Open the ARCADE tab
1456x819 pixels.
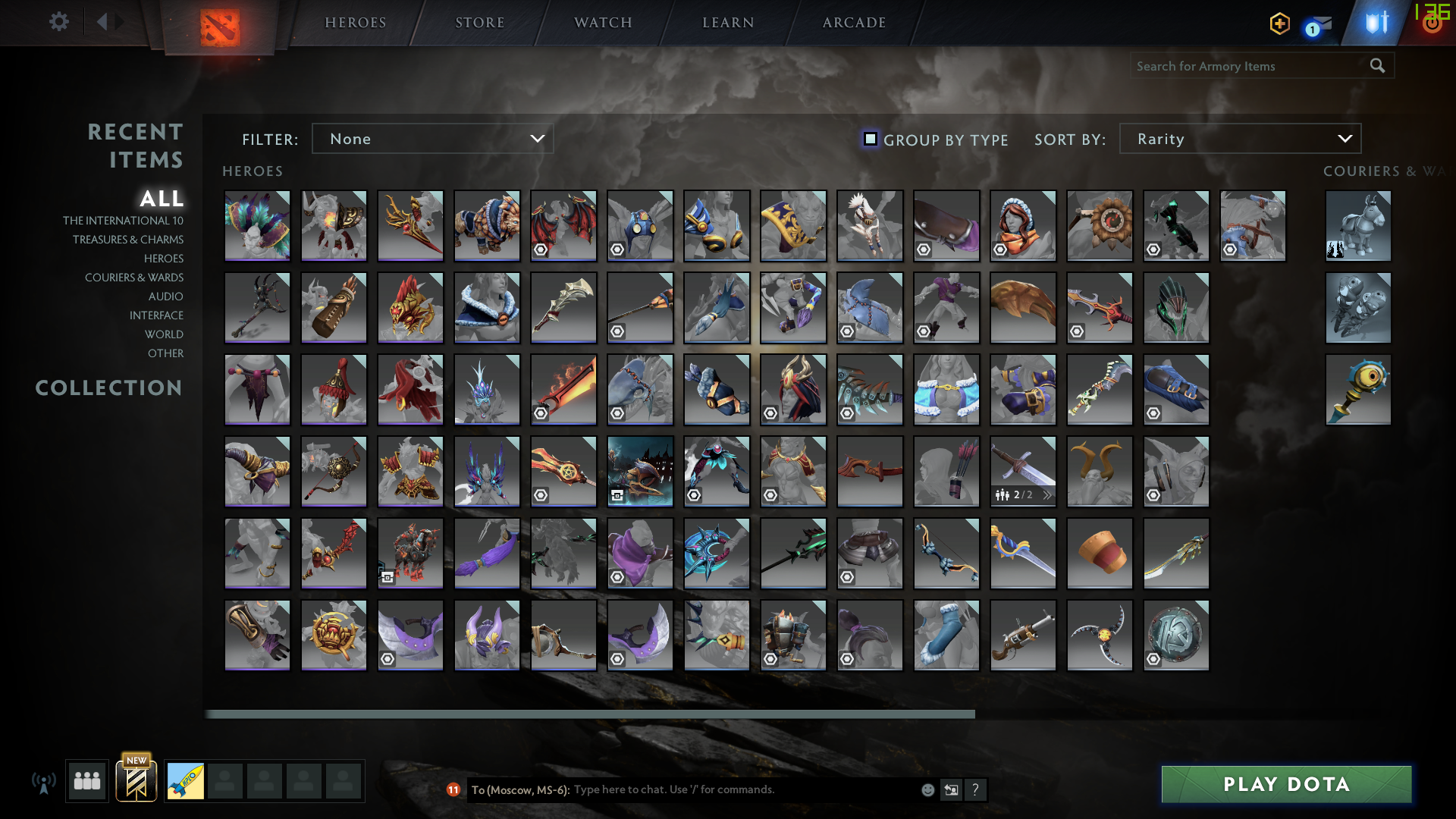point(853,22)
